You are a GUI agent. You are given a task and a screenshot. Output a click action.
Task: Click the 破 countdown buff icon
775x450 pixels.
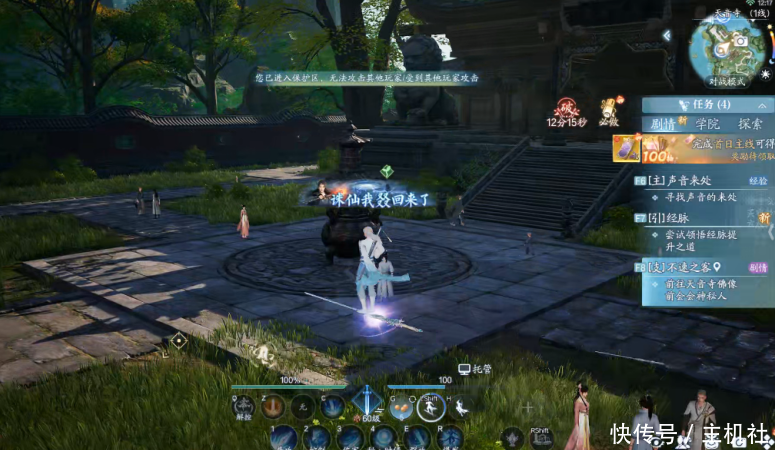tap(567, 108)
